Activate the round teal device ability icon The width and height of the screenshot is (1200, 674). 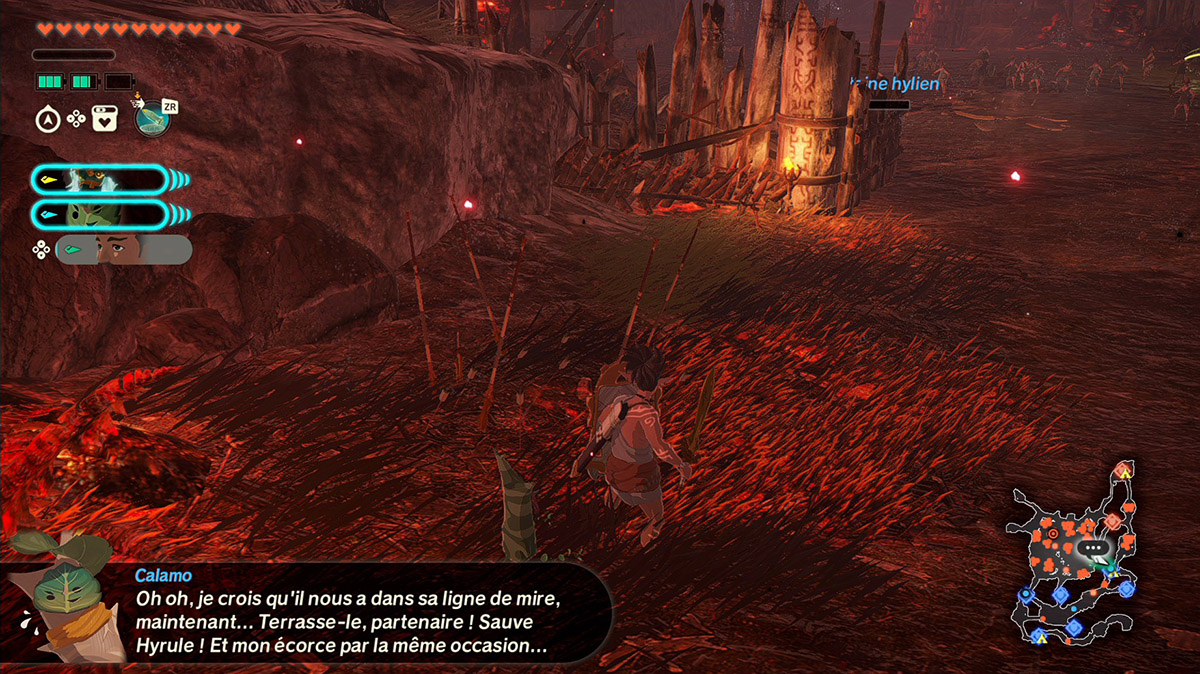pos(151,119)
